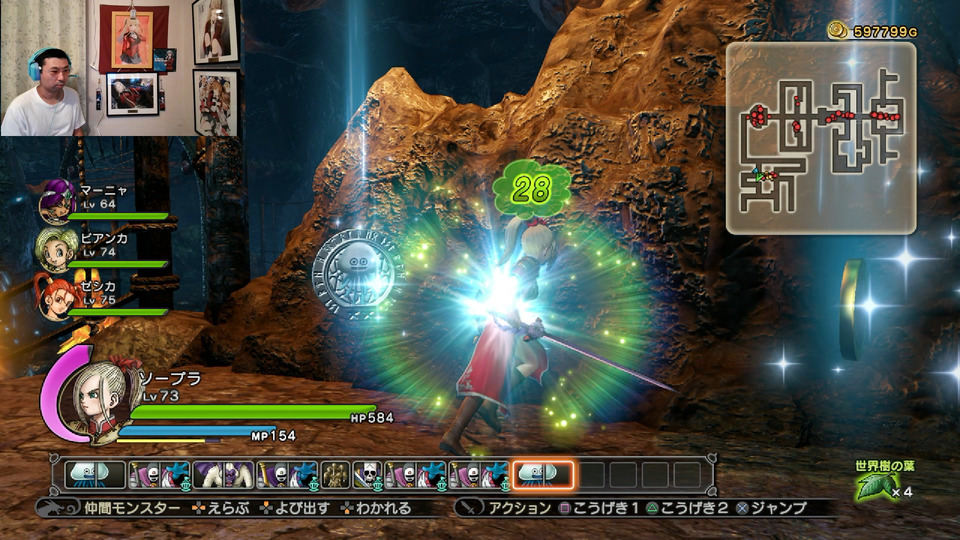The image size is (960, 540).
Task: Select the orange-highlighted healslime monster slot
Action: click(543, 475)
